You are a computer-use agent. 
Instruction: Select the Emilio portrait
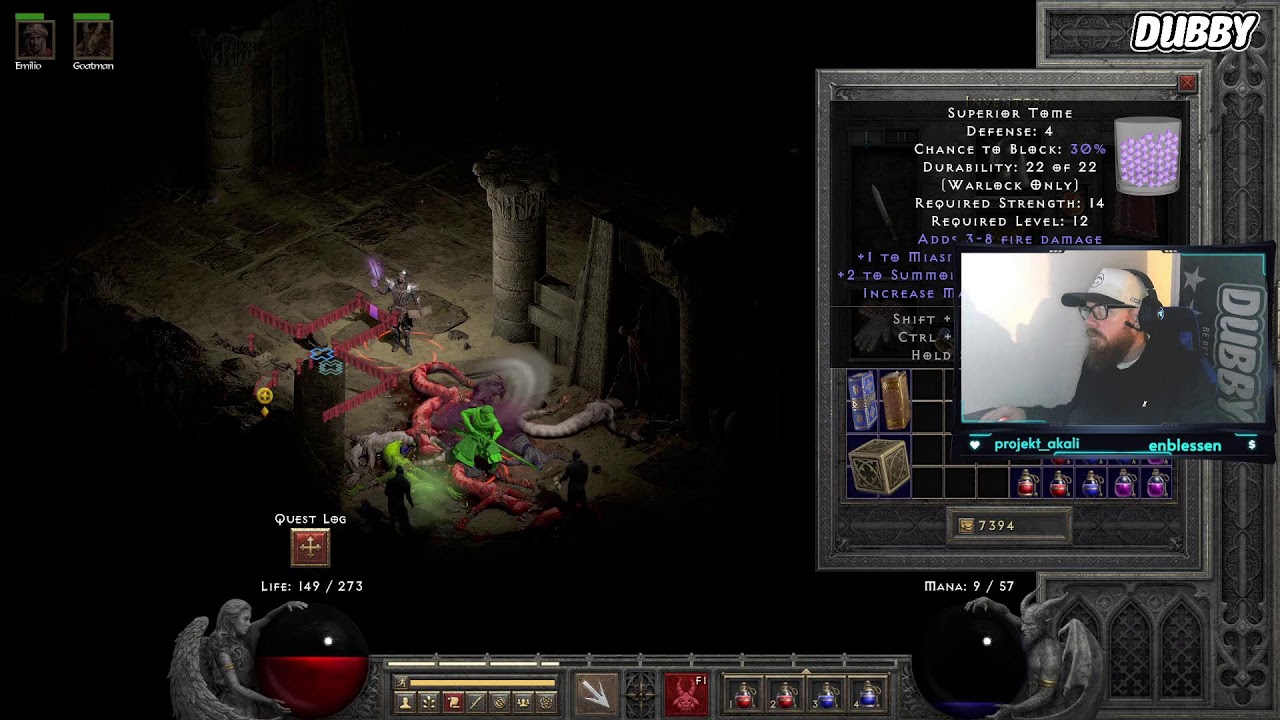pyautogui.click(x=34, y=39)
